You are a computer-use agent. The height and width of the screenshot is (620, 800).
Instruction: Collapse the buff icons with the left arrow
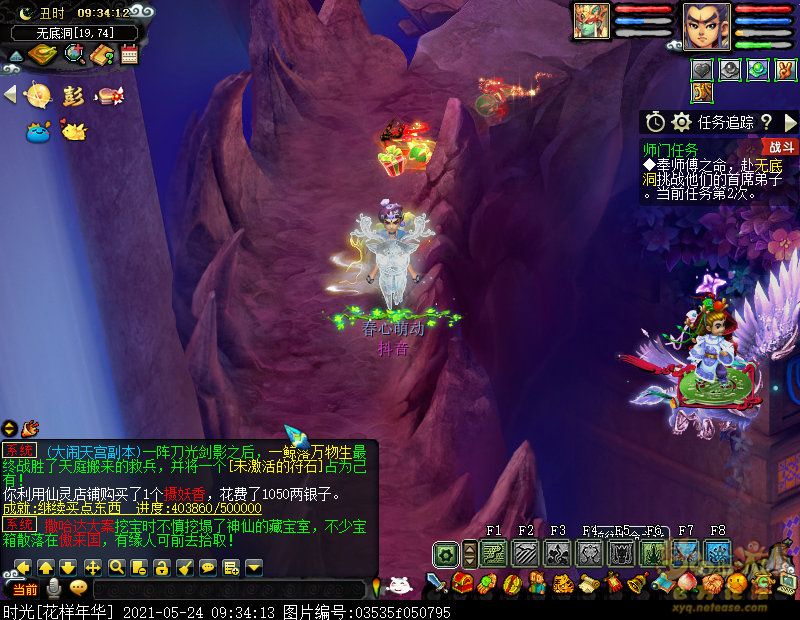(x=10, y=95)
